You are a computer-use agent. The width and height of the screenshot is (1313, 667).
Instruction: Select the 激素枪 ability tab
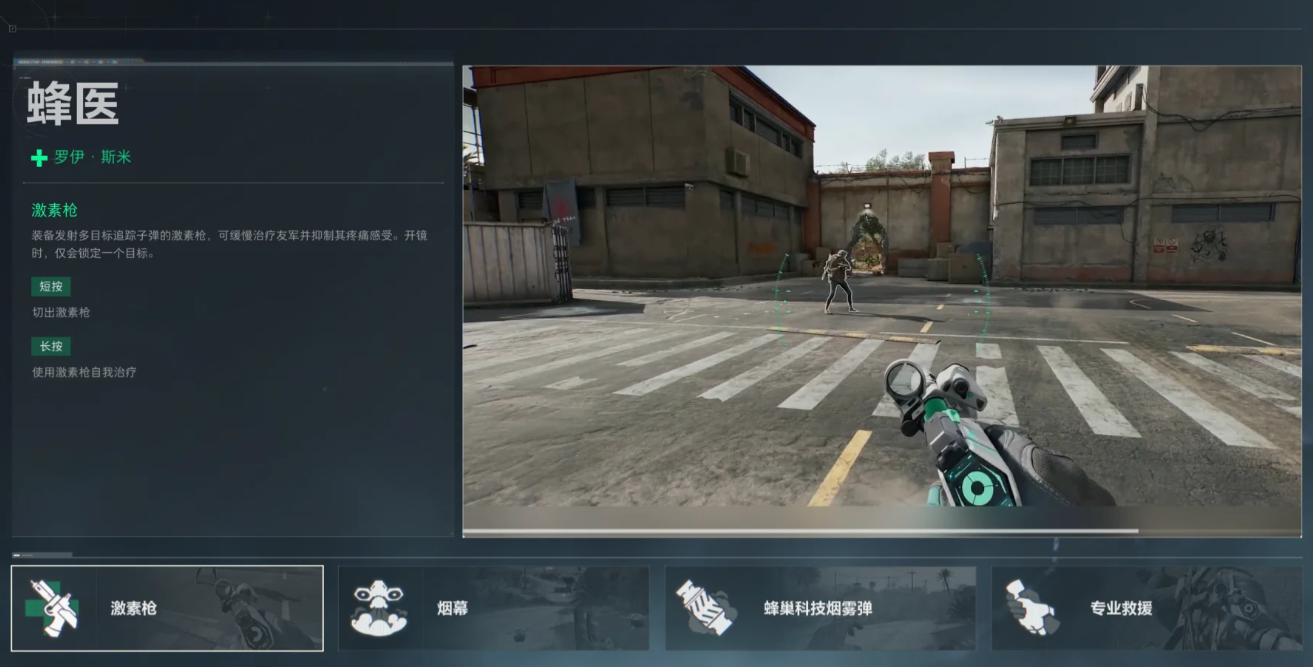[x=167, y=608]
